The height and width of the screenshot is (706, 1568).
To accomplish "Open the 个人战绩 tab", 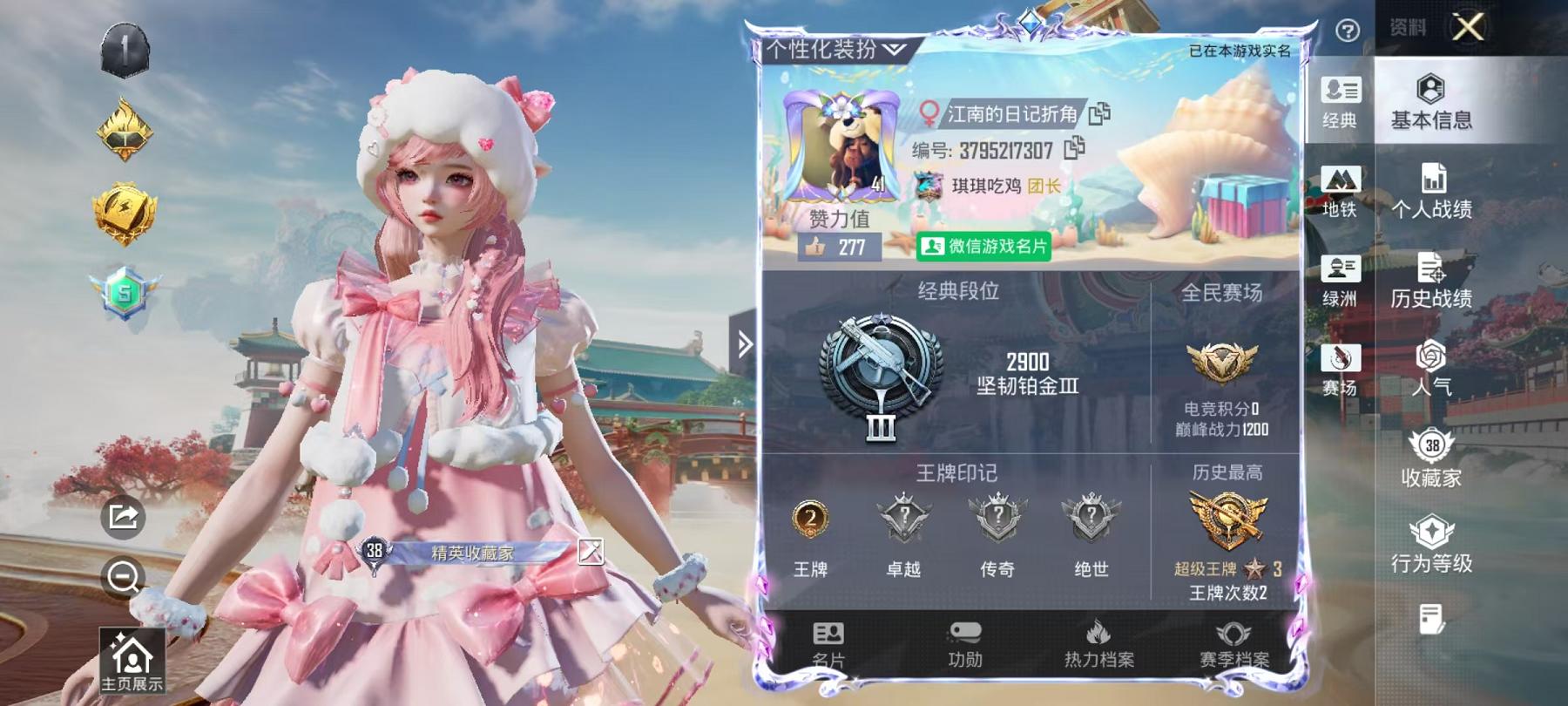I will tap(1431, 195).
